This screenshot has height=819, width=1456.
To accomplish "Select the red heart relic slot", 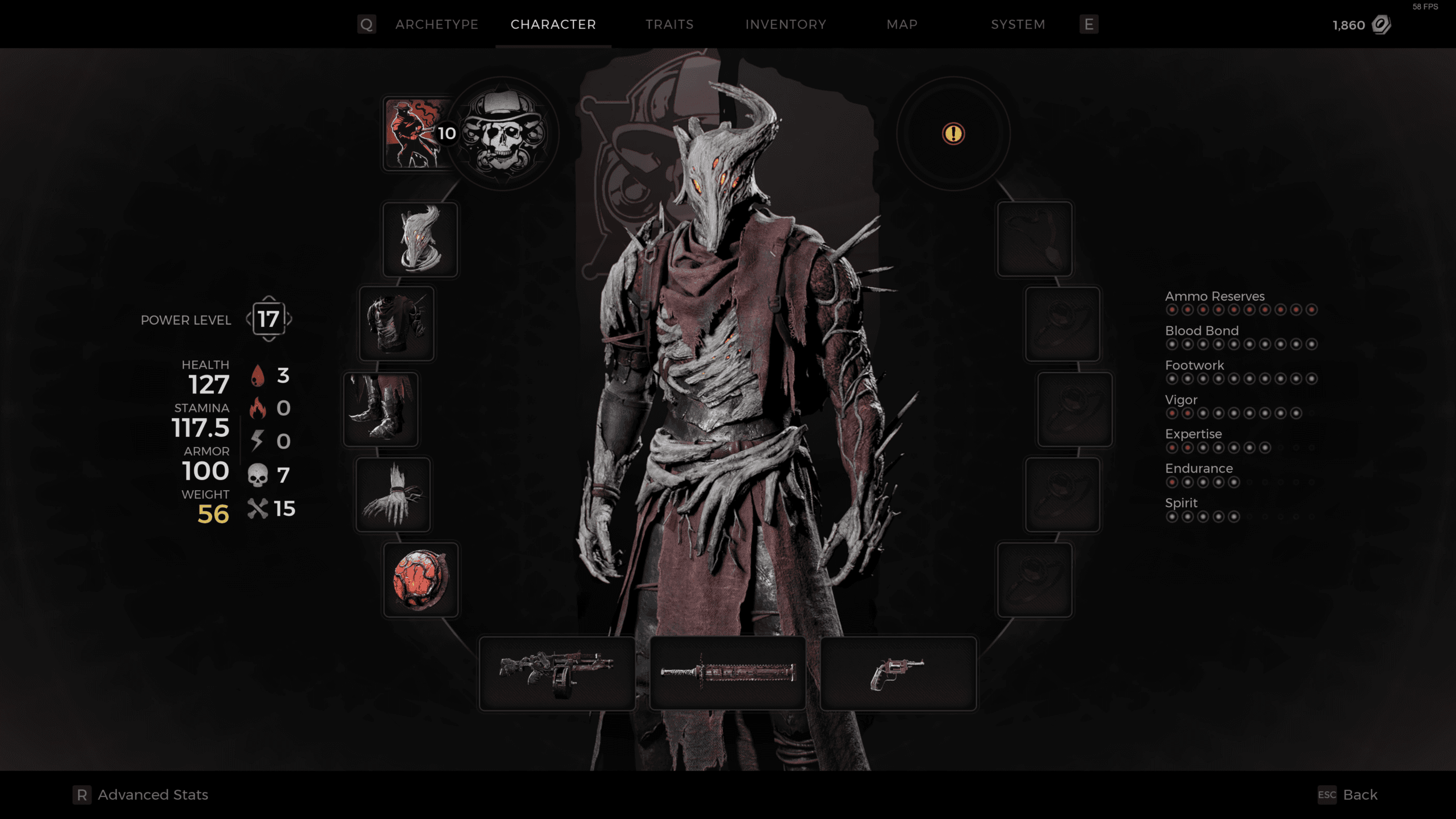I will (x=420, y=580).
